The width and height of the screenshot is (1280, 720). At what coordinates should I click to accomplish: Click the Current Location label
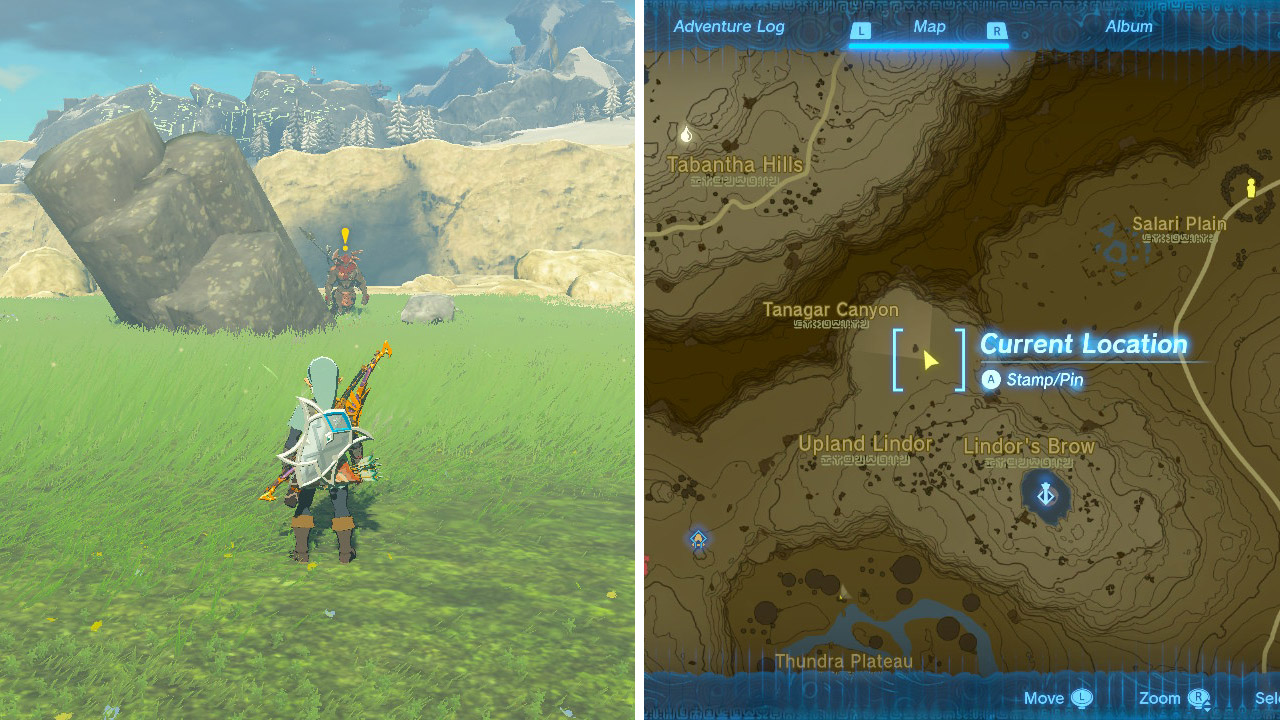[1085, 344]
